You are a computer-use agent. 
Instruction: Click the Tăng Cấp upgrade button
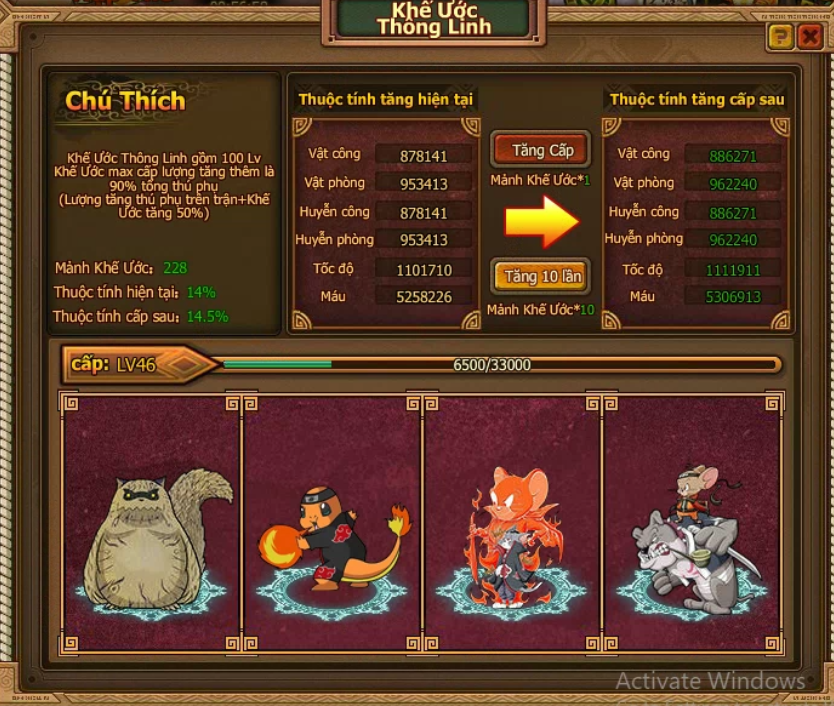[541, 151]
